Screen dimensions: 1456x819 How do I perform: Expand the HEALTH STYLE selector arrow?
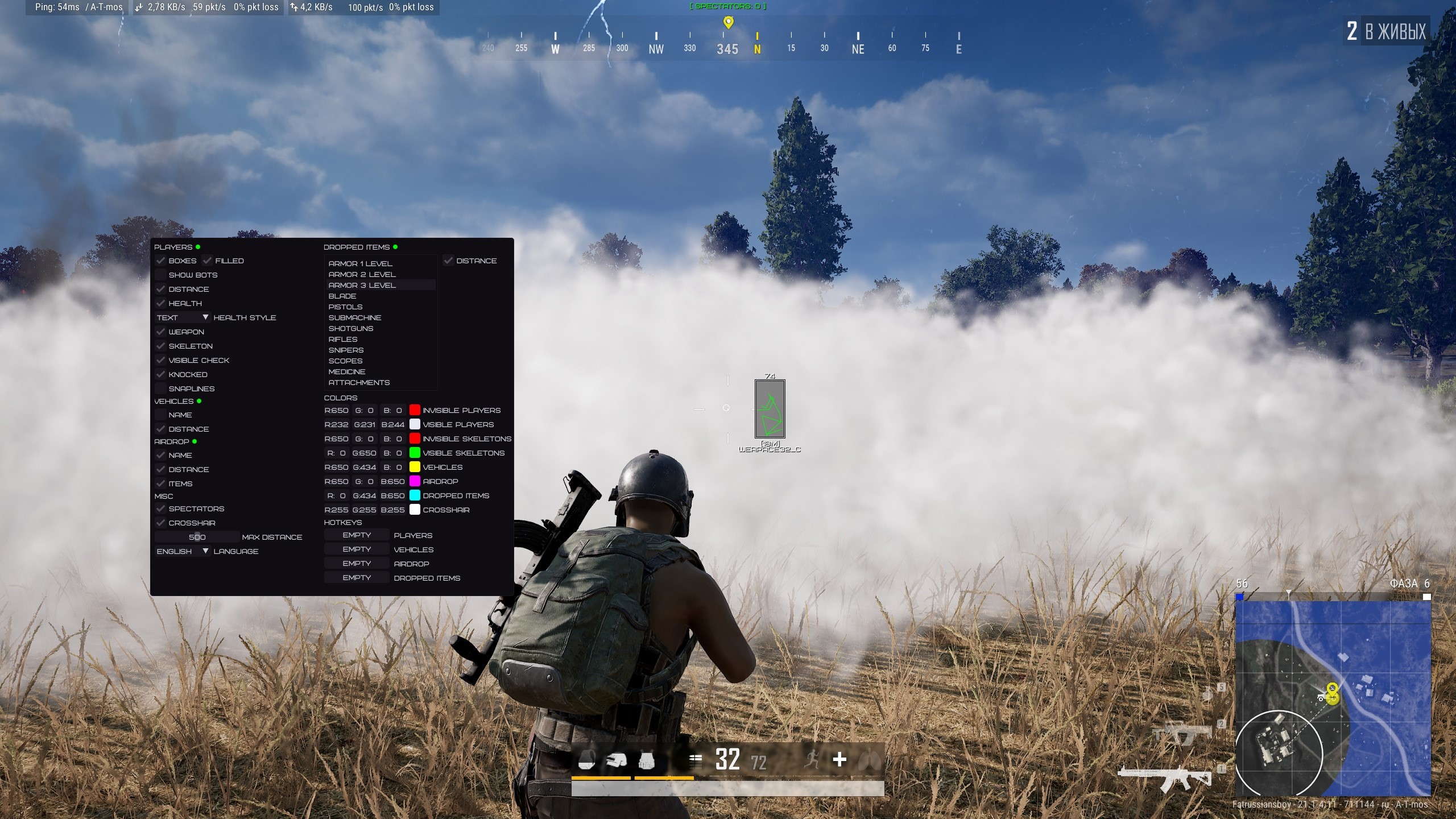pos(206,317)
